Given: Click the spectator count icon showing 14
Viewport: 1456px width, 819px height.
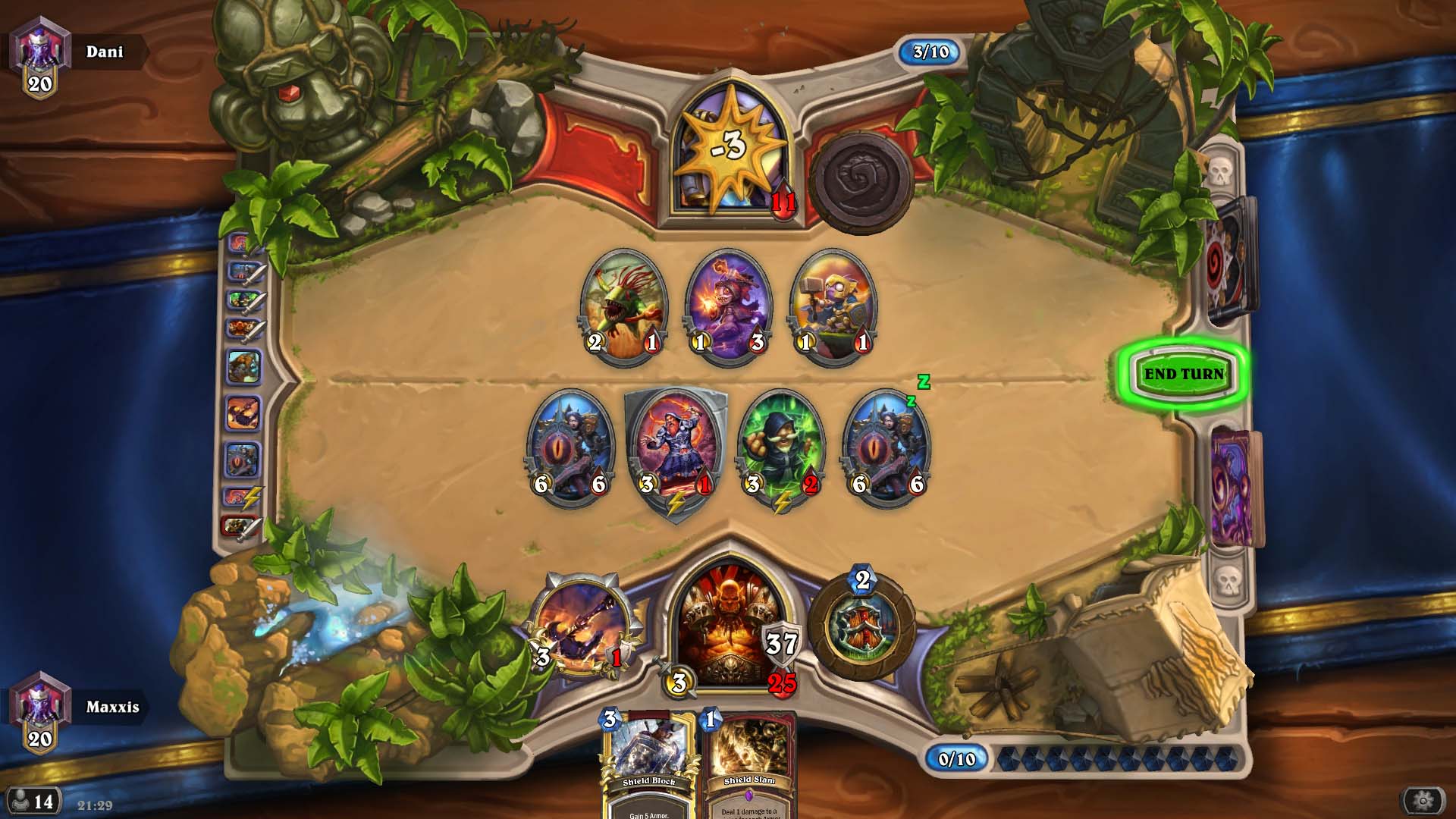Looking at the screenshot, I should (33, 801).
